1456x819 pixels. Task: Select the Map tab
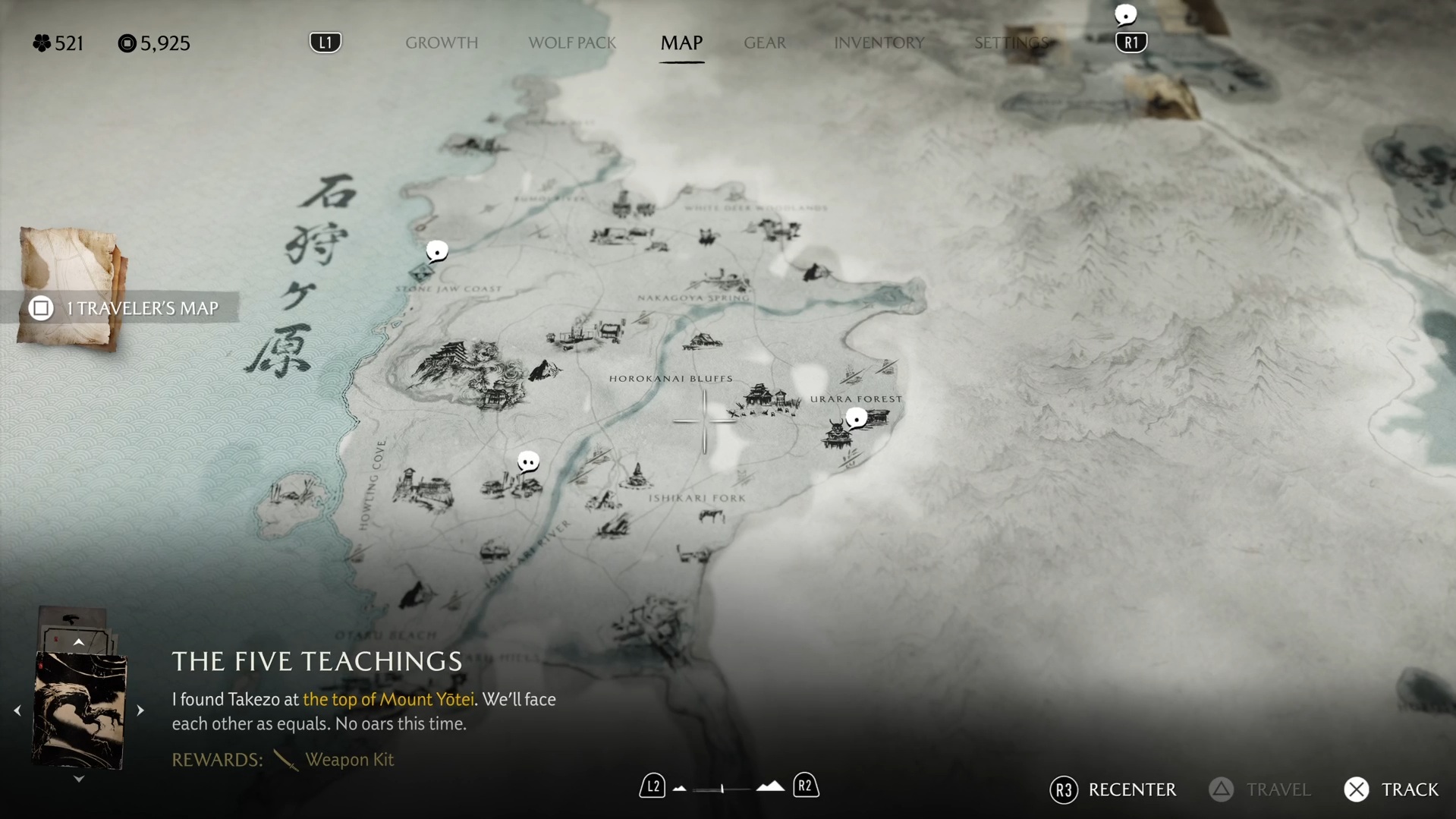681,43
